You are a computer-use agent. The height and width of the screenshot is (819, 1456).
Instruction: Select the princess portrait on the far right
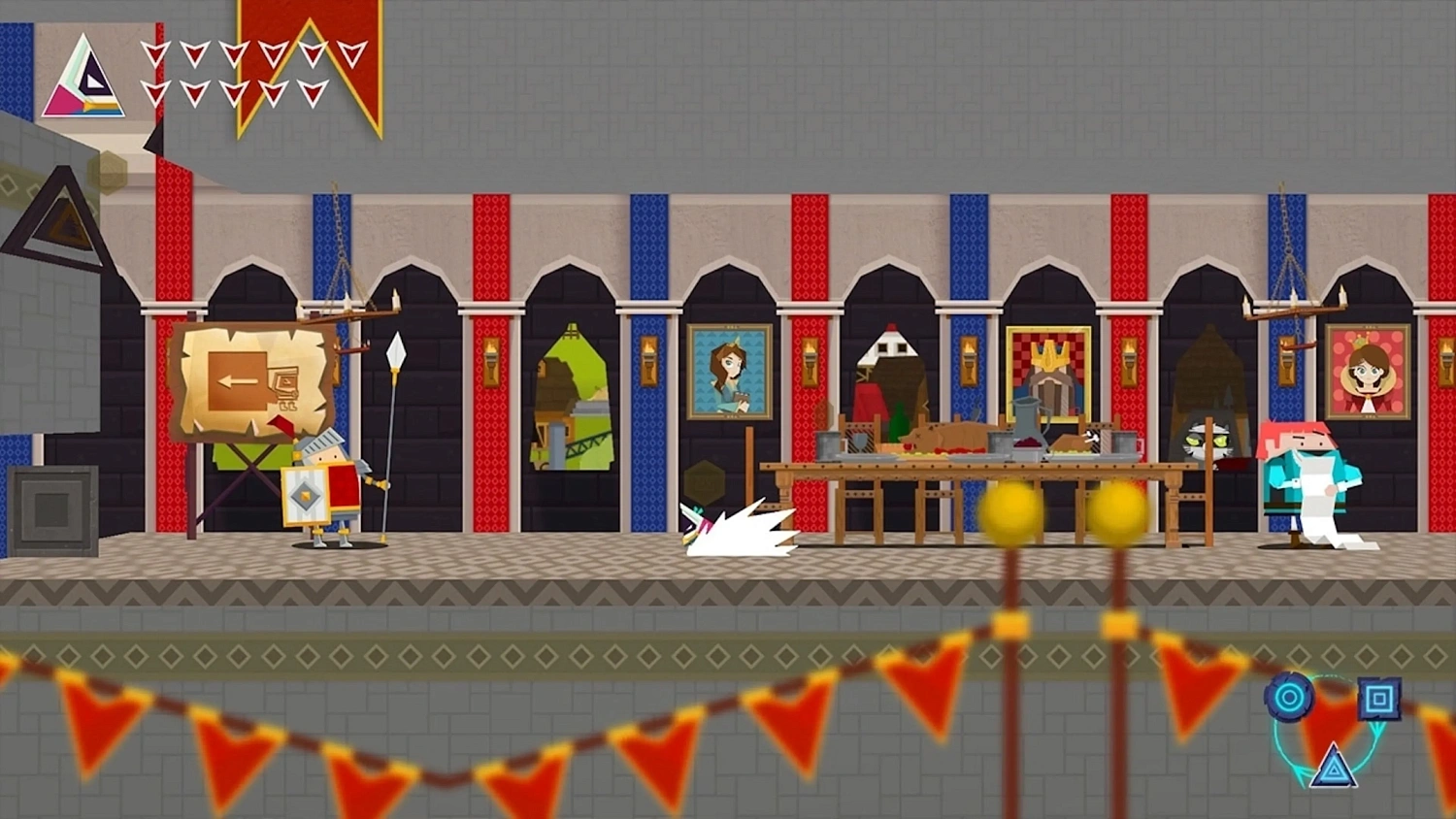pyautogui.click(x=1367, y=374)
